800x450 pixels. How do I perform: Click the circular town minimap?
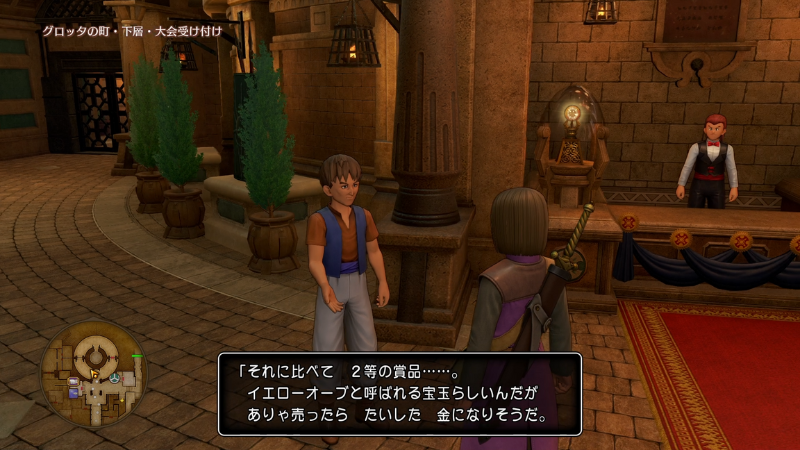point(95,374)
